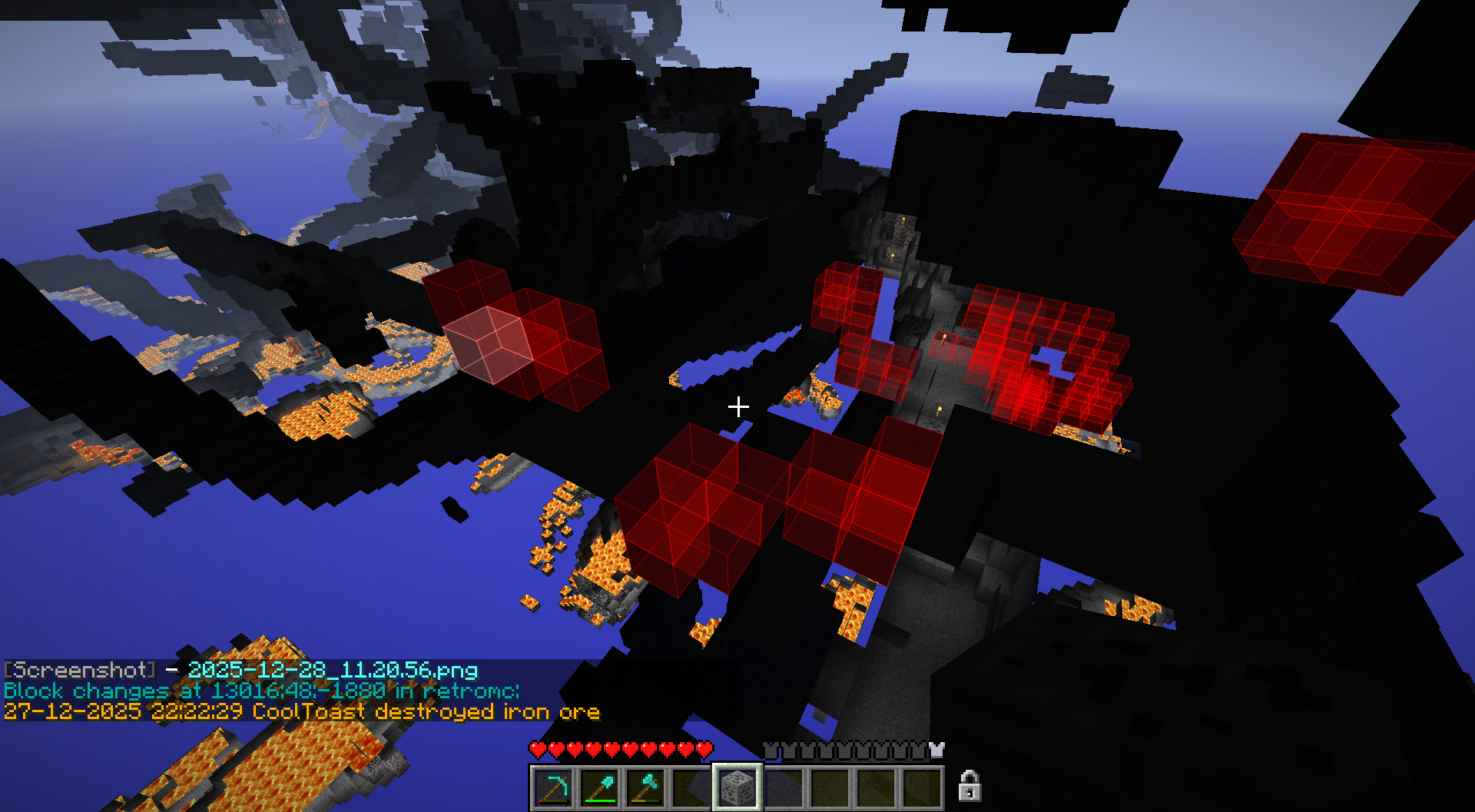Open the screenshot filename link in chat
Screen dimensions: 1475x812
click(x=333, y=671)
